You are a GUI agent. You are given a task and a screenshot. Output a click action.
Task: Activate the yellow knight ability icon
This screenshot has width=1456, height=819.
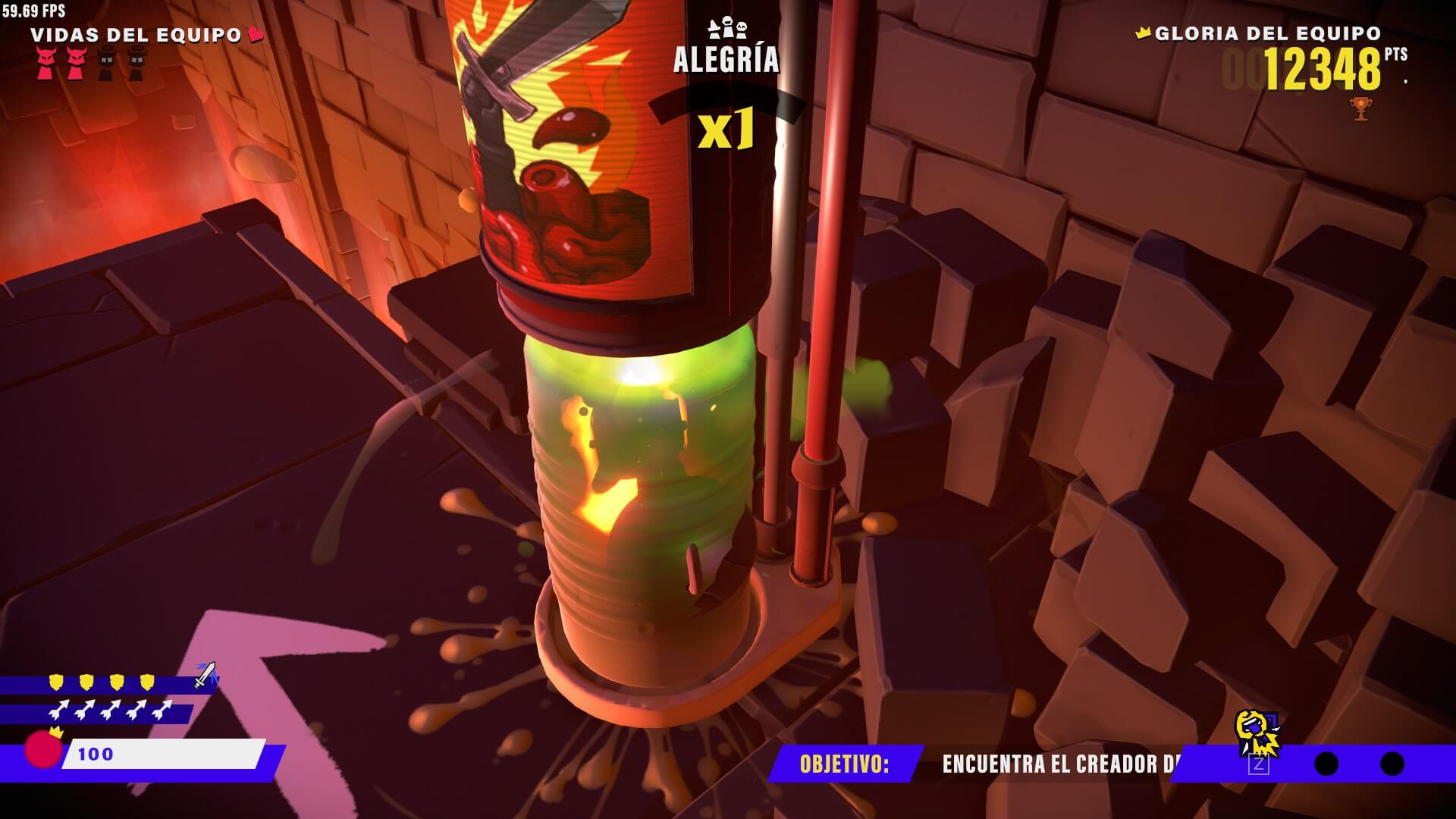coord(1257,733)
